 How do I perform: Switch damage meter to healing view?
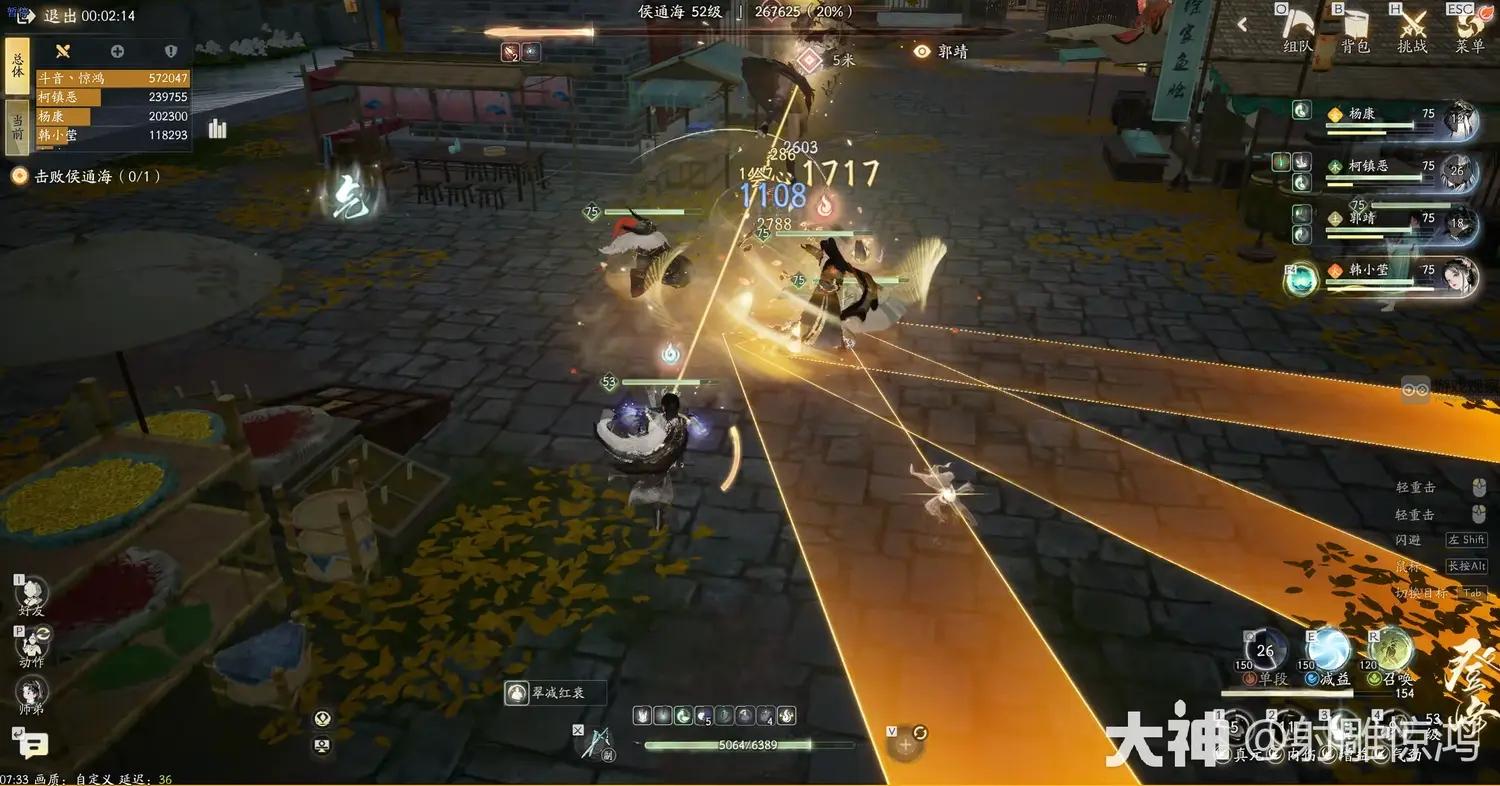[x=117, y=50]
